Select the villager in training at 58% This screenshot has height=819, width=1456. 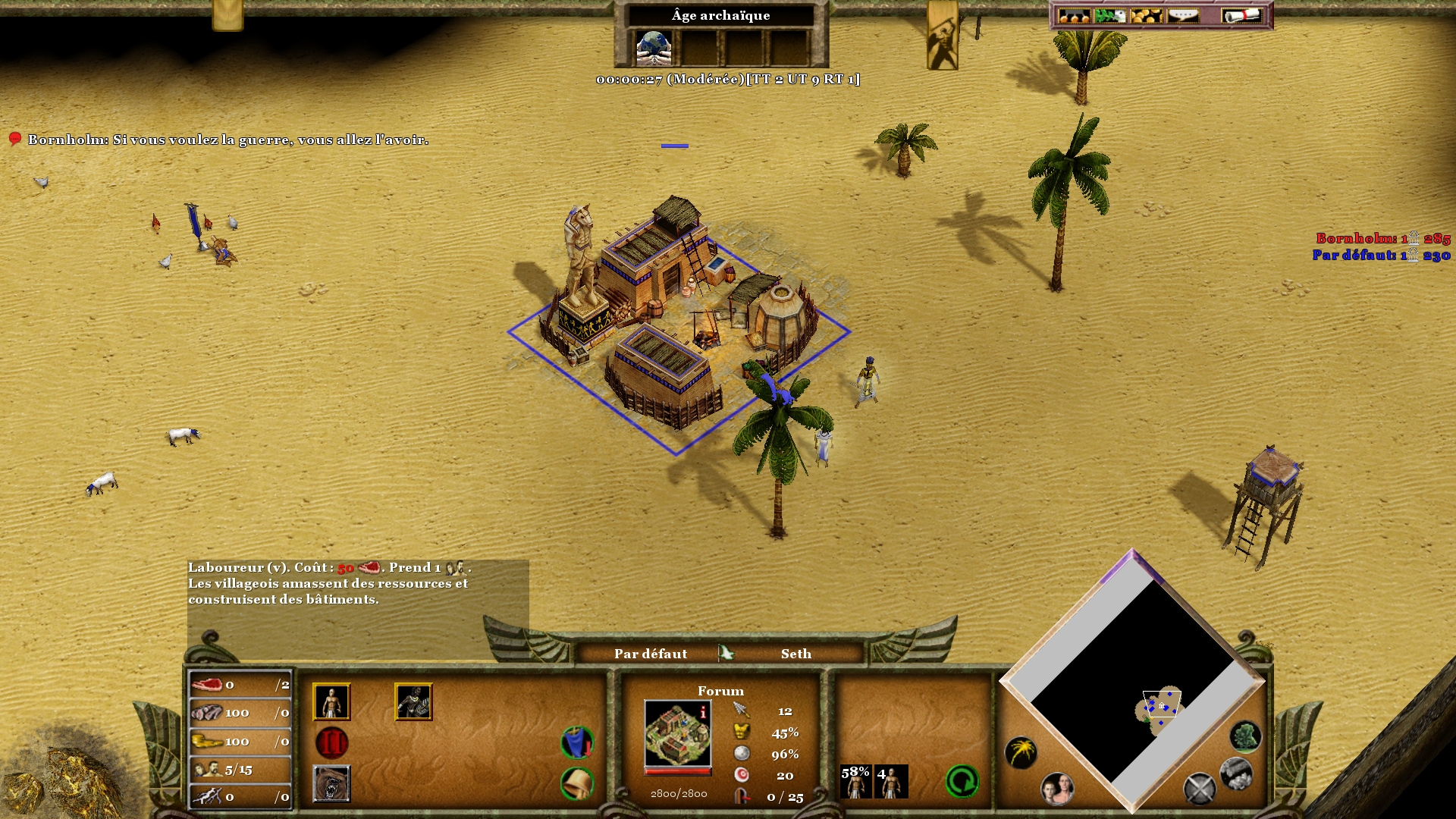click(855, 782)
